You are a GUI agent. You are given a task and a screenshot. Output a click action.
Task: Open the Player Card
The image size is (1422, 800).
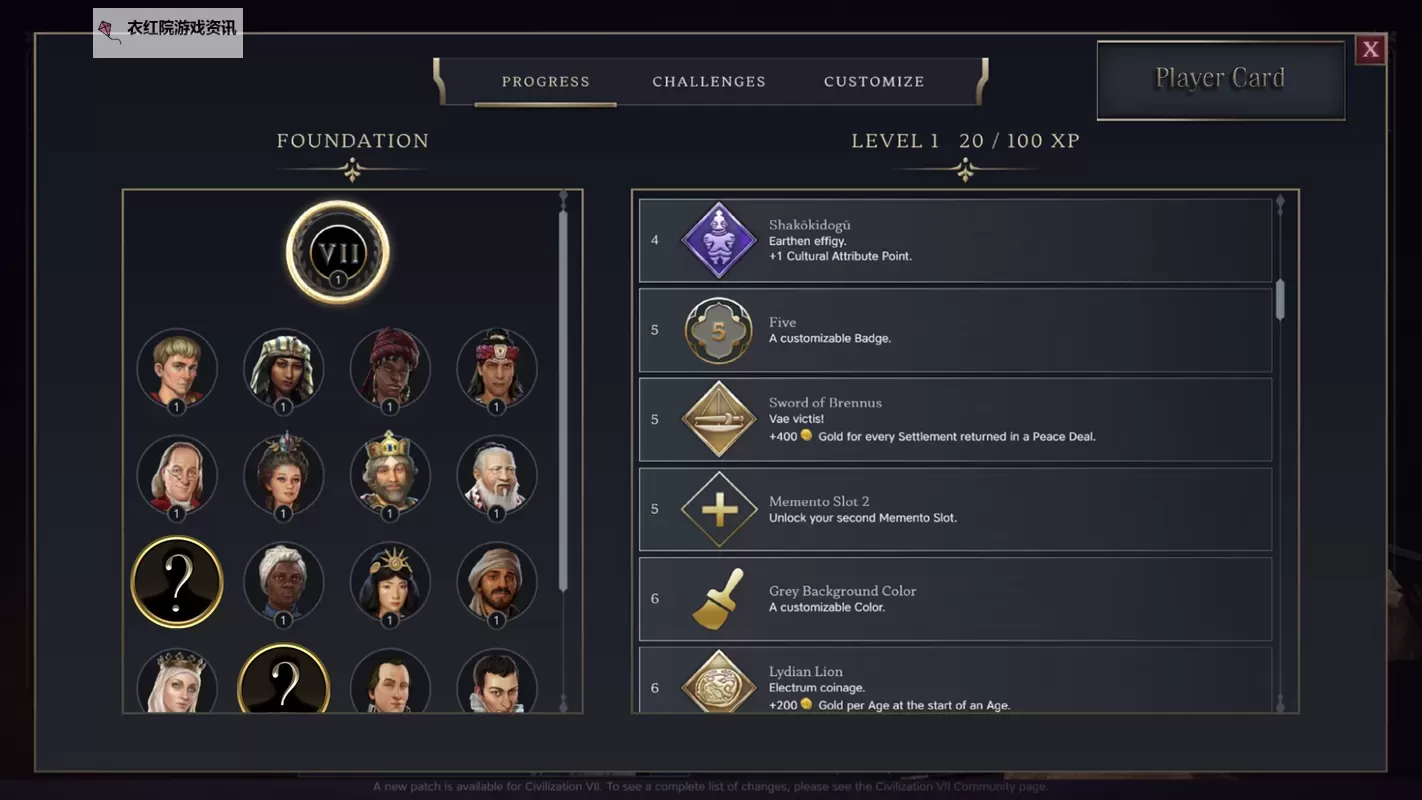(1220, 79)
